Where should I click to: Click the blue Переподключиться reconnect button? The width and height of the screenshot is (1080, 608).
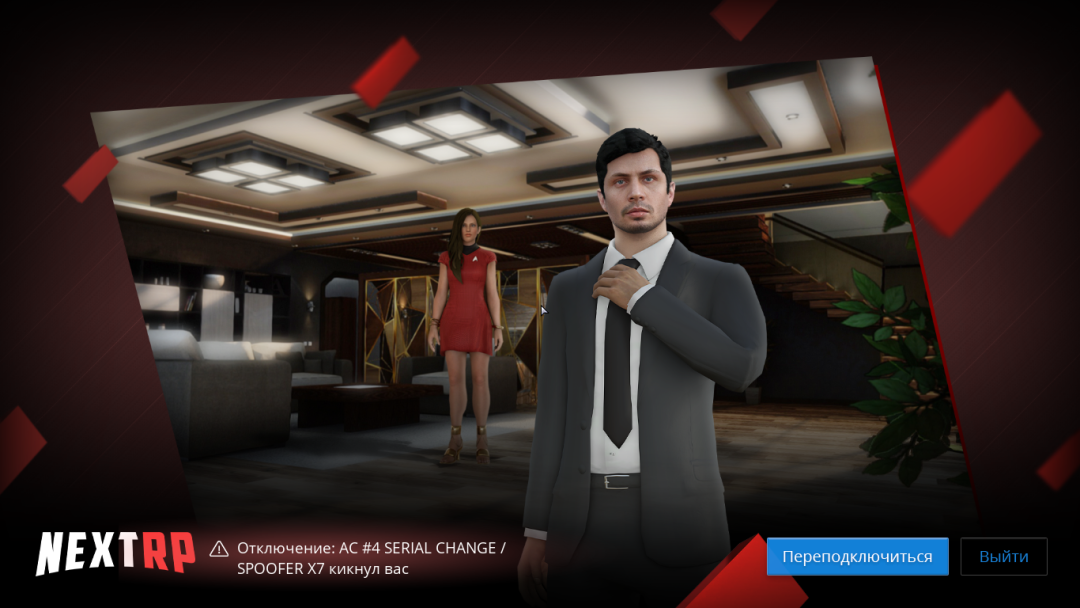857,556
